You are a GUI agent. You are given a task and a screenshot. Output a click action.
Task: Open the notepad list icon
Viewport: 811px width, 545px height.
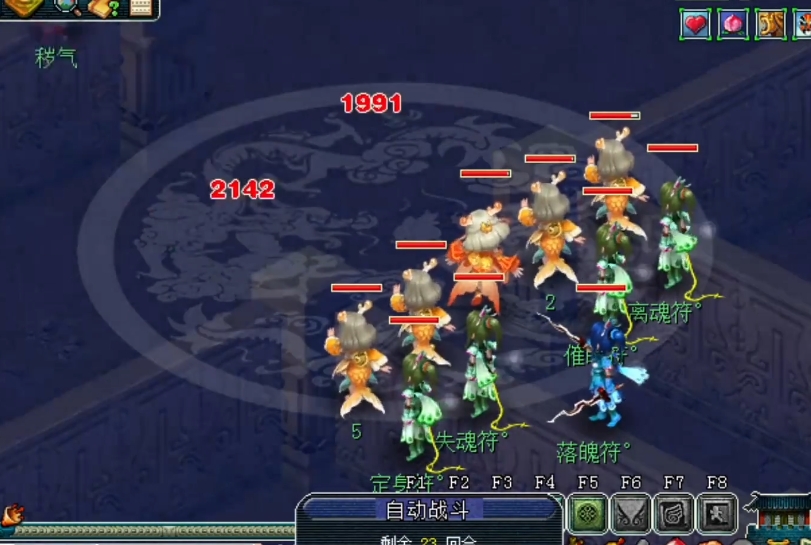click(x=141, y=8)
